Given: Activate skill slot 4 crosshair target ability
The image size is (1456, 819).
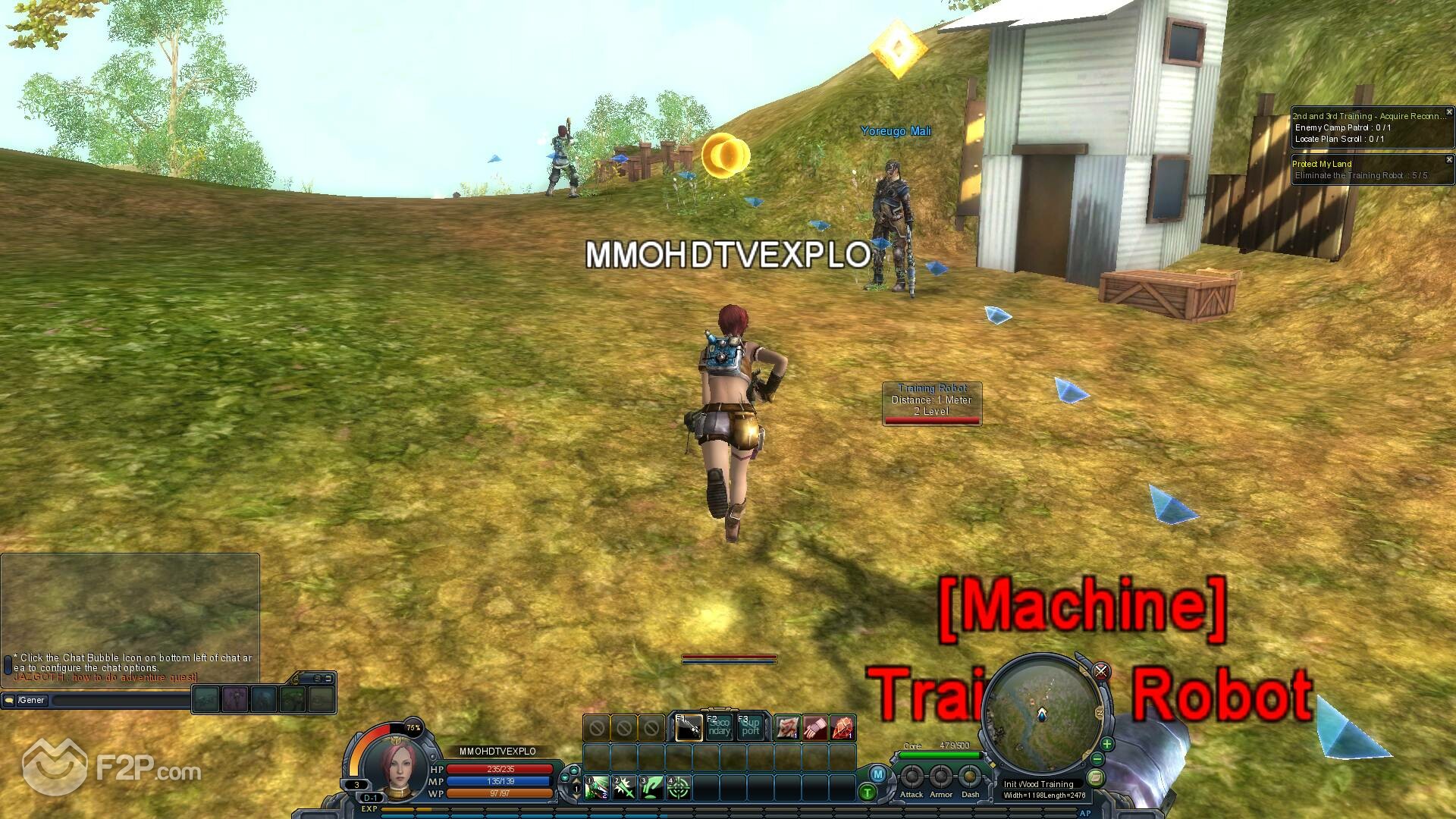Looking at the screenshot, I should (679, 788).
